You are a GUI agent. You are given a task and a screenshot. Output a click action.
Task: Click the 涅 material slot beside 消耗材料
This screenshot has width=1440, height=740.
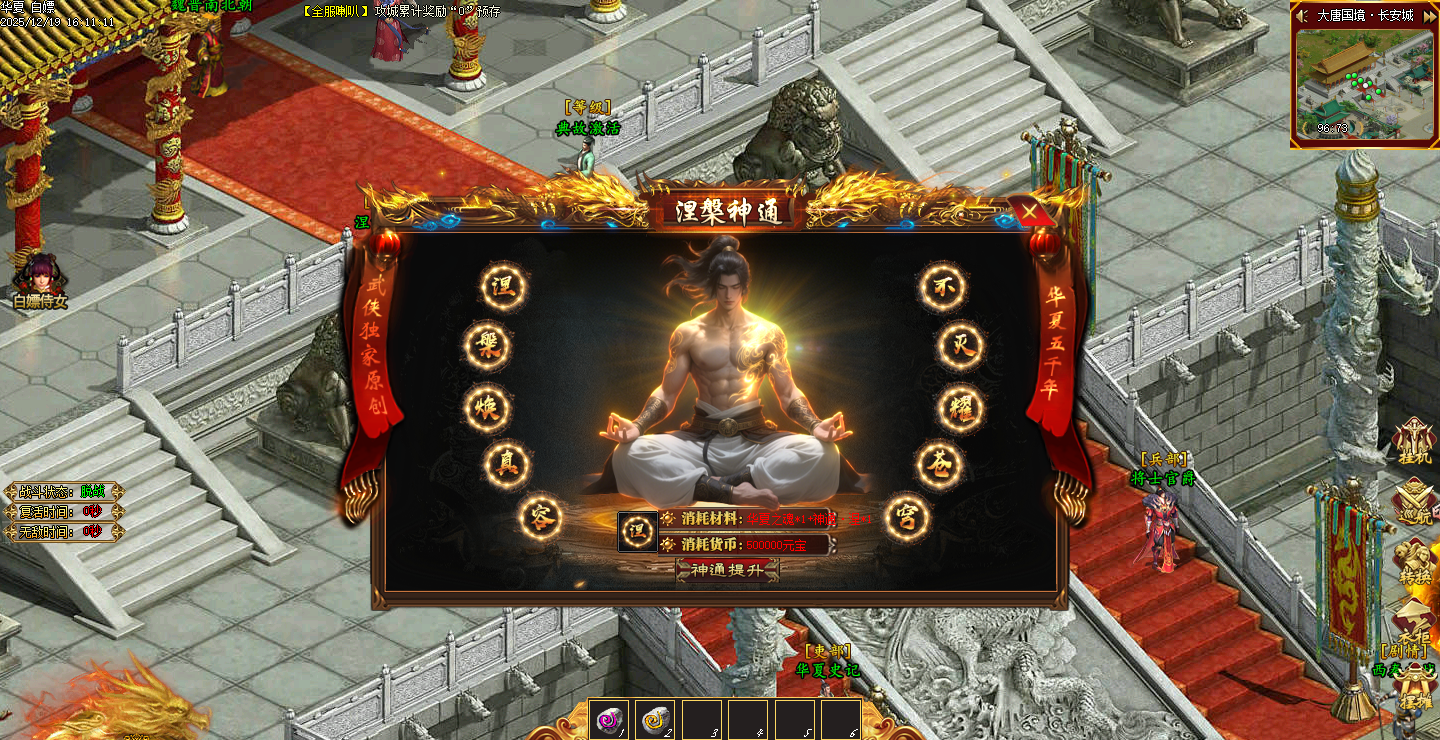[x=637, y=531]
